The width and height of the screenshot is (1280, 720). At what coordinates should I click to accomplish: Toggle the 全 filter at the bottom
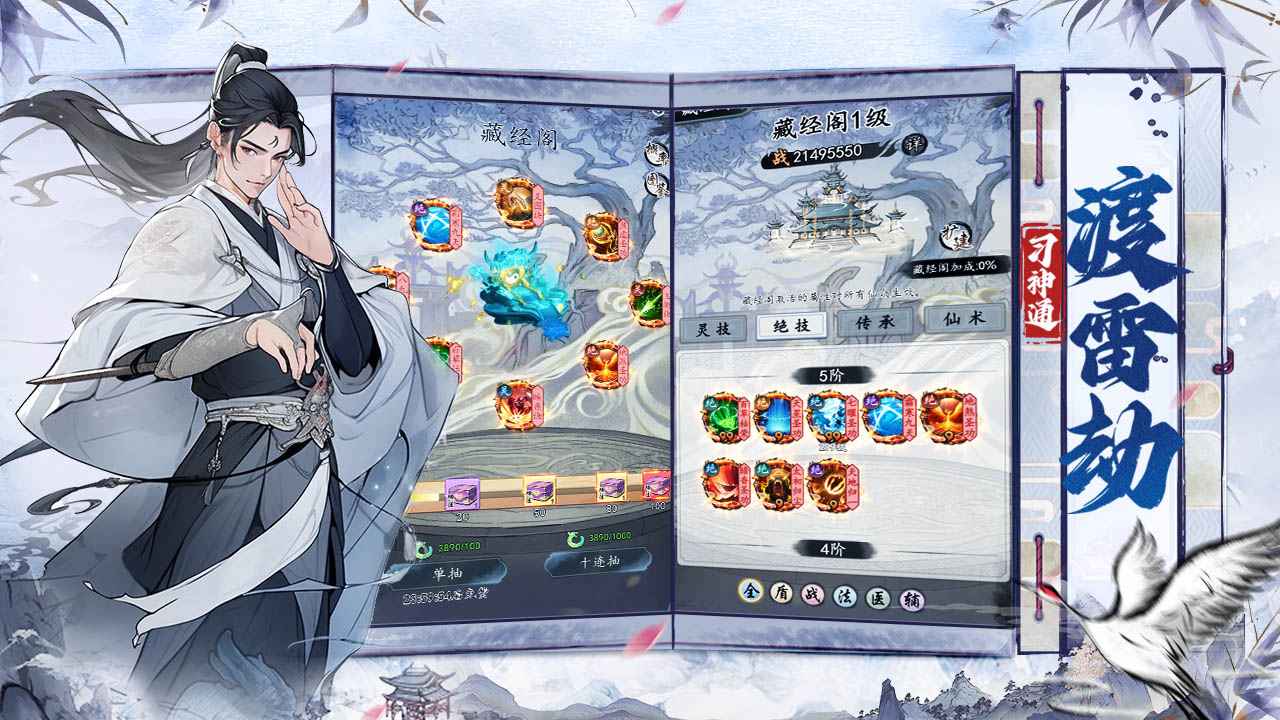pyautogui.click(x=751, y=592)
